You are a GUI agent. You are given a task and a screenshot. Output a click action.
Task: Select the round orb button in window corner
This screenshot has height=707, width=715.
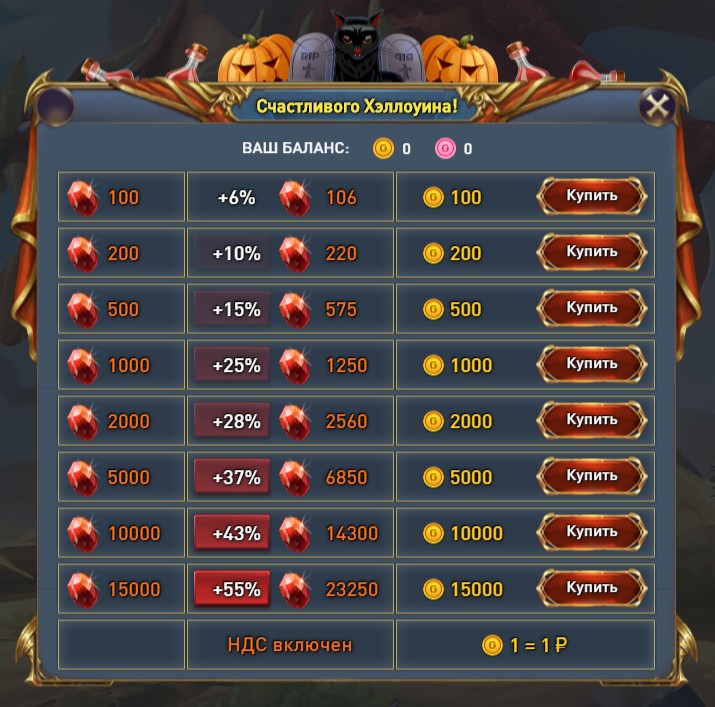click(x=55, y=107)
